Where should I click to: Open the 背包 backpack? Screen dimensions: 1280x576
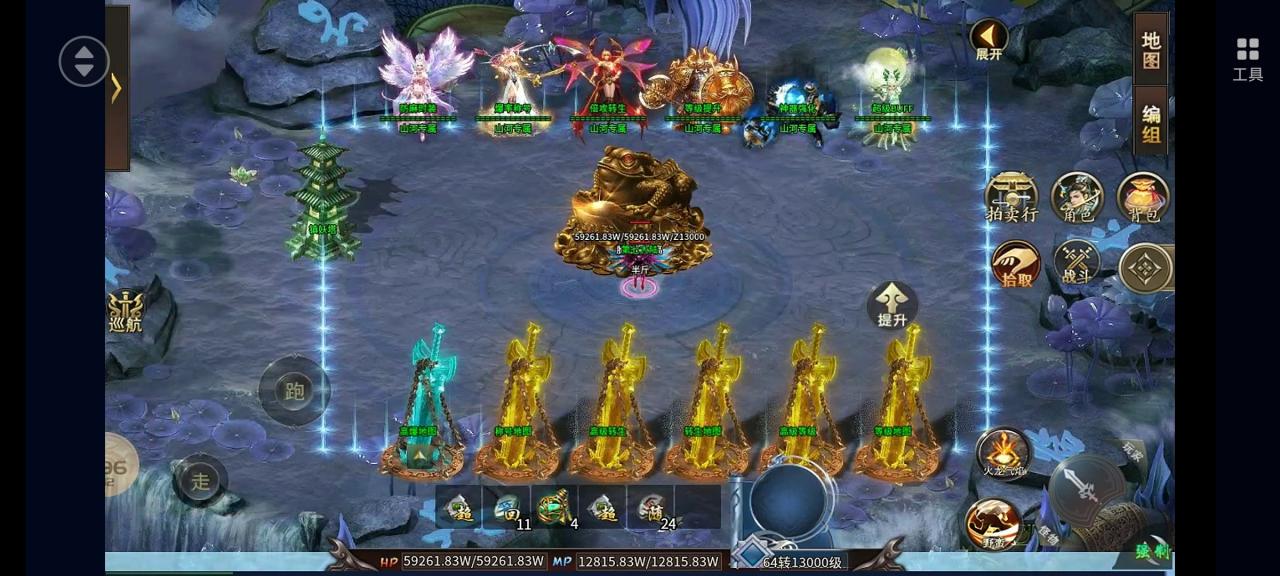[x=1142, y=195]
